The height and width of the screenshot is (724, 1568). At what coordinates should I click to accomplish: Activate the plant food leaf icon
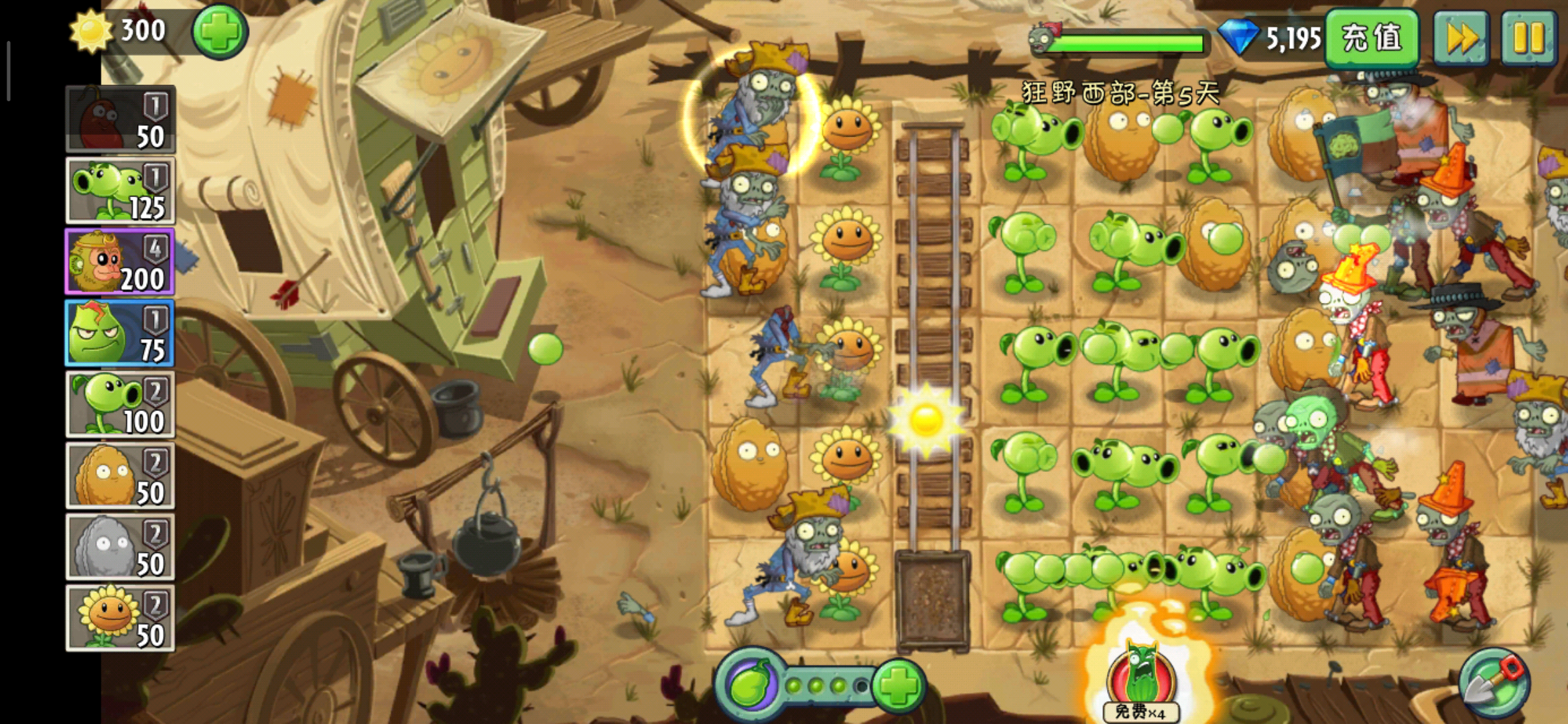[750, 685]
